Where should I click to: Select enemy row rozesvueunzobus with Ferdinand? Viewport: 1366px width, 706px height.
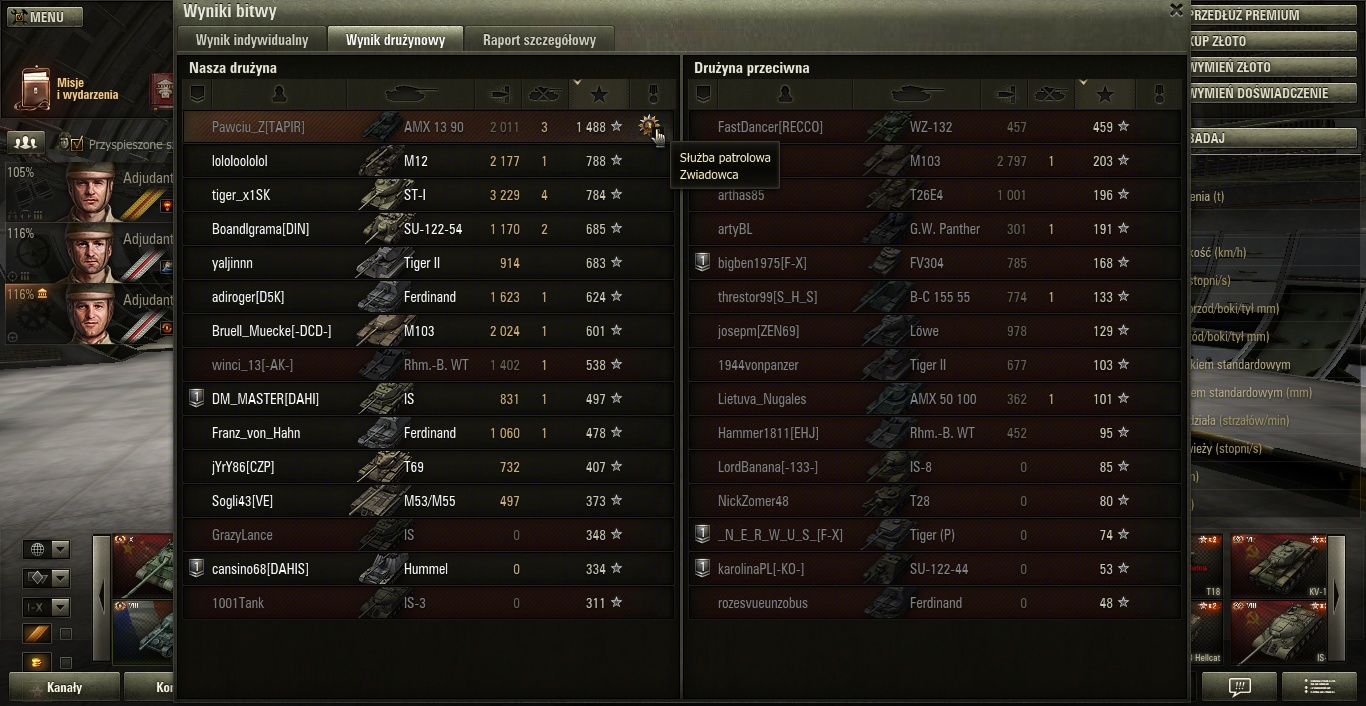[900, 603]
